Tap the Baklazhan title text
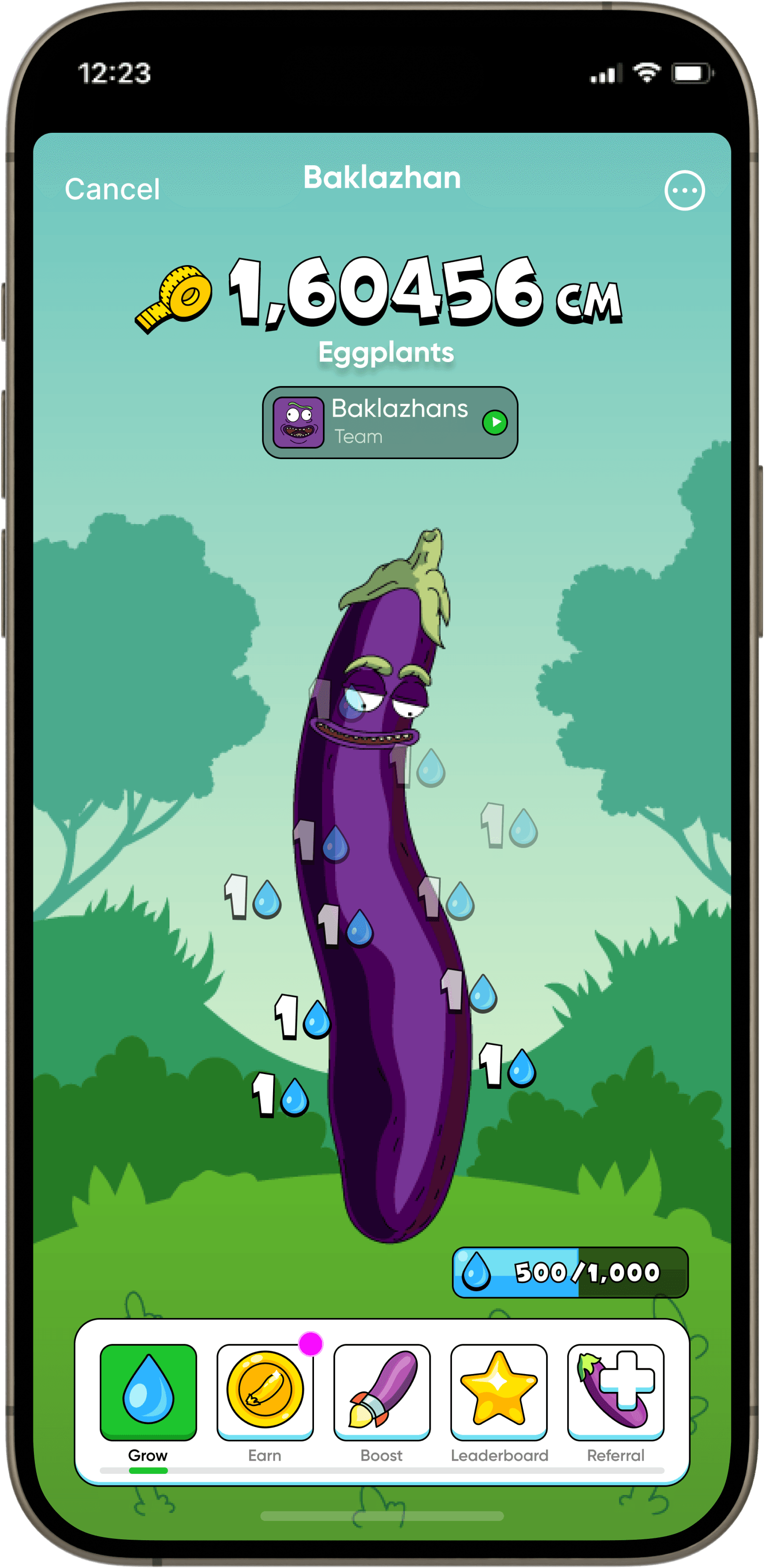This screenshot has height=1568, width=764. tap(382, 177)
